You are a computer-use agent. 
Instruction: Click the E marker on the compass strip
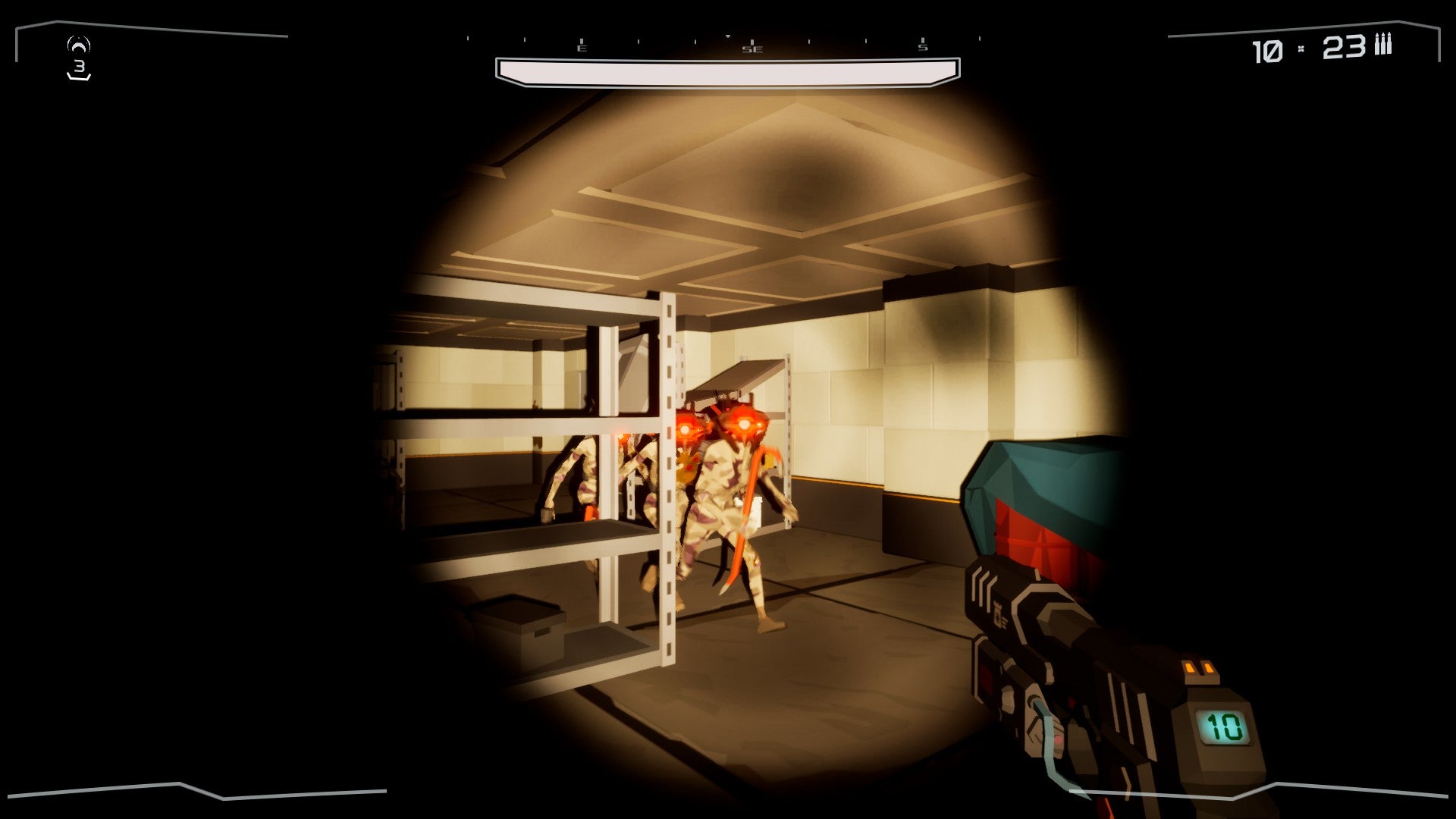[582, 48]
